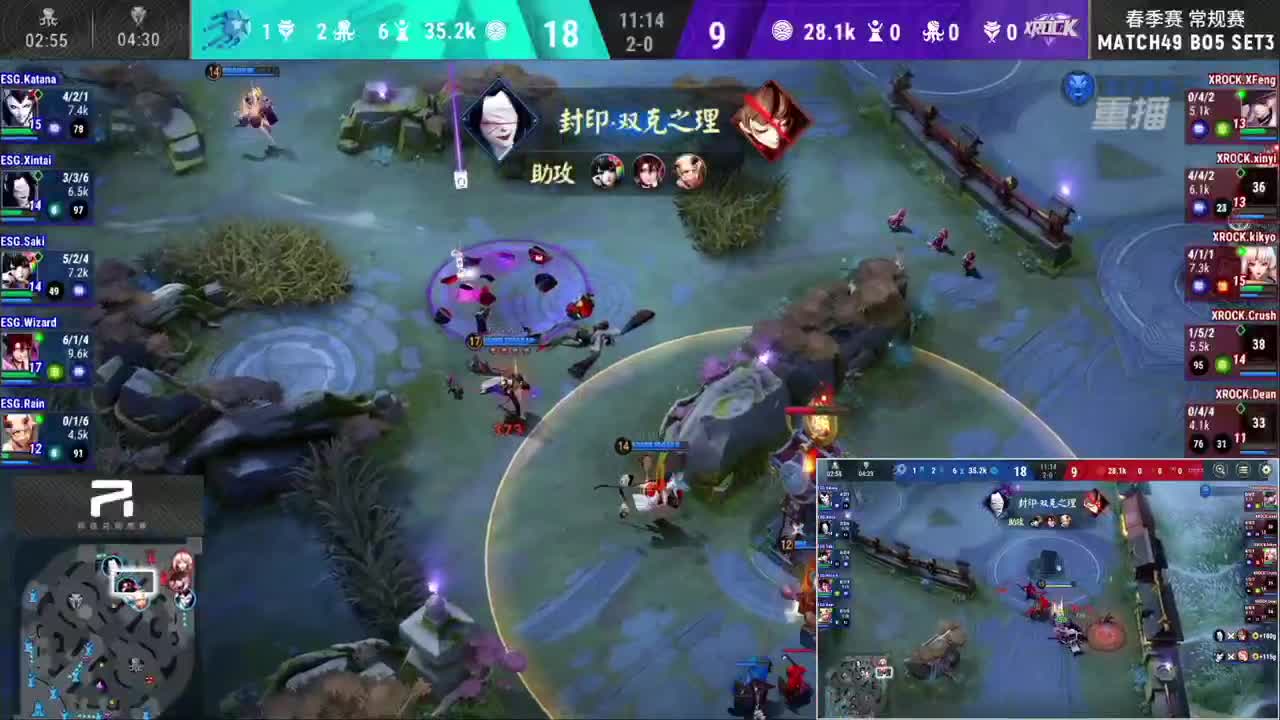Click the trophy icon beside XROCK's 28.1k gold
This screenshot has width=1280, height=720.
[x=783, y=31]
